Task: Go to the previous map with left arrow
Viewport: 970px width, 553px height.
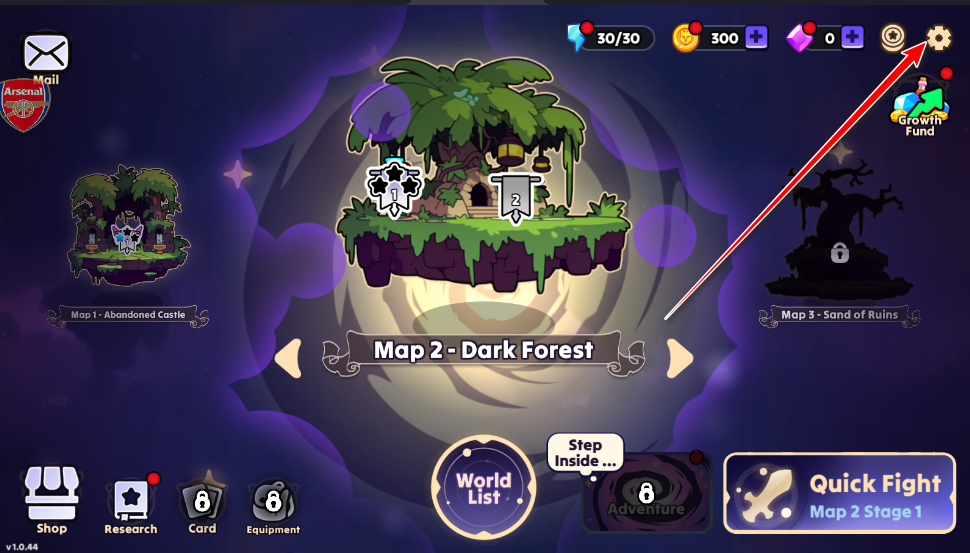Action: pyautogui.click(x=288, y=358)
